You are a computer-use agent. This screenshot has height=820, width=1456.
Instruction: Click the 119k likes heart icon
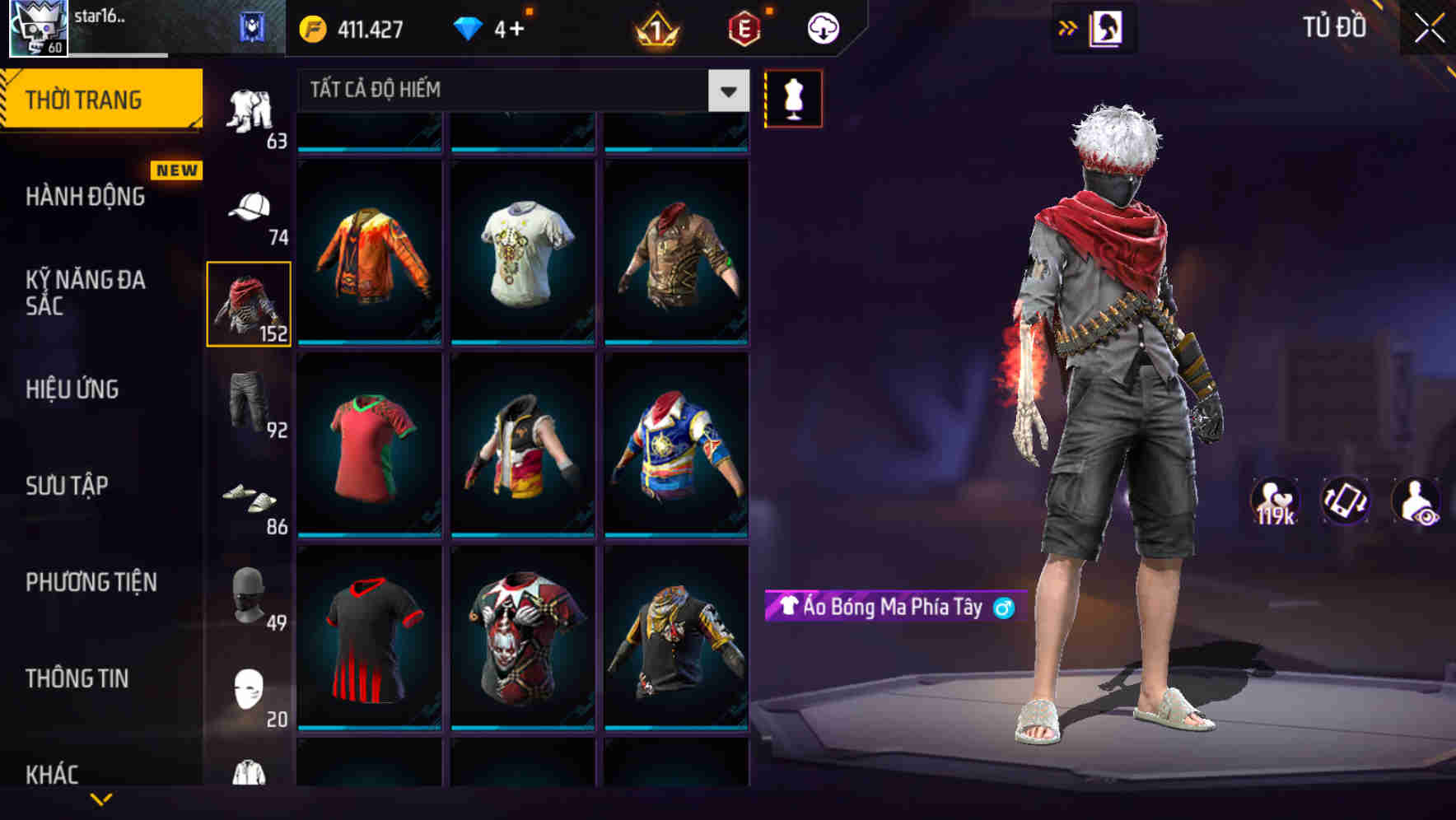pyautogui.click(x=1276, y=501)
